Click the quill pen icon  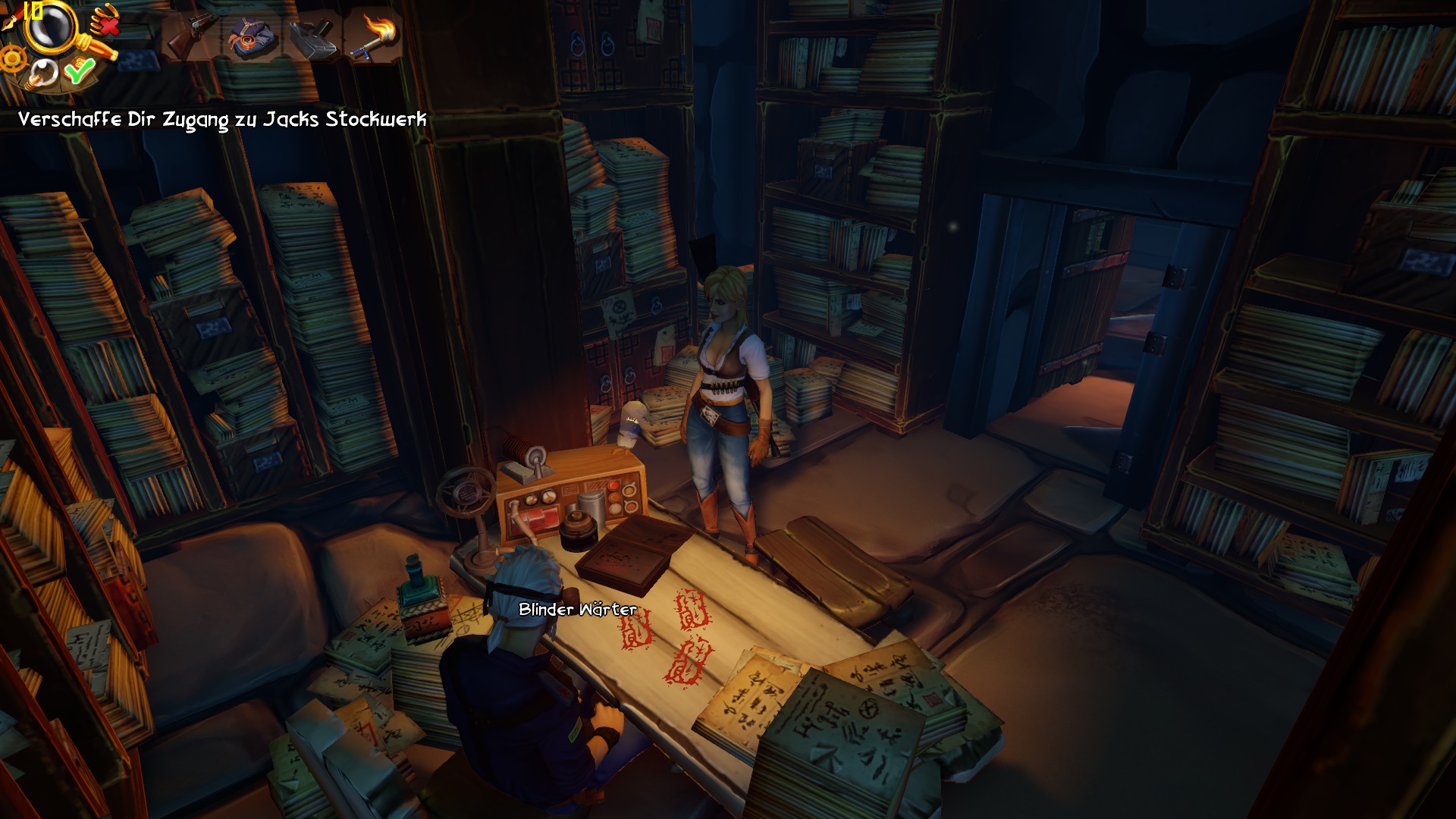point(10,19)
